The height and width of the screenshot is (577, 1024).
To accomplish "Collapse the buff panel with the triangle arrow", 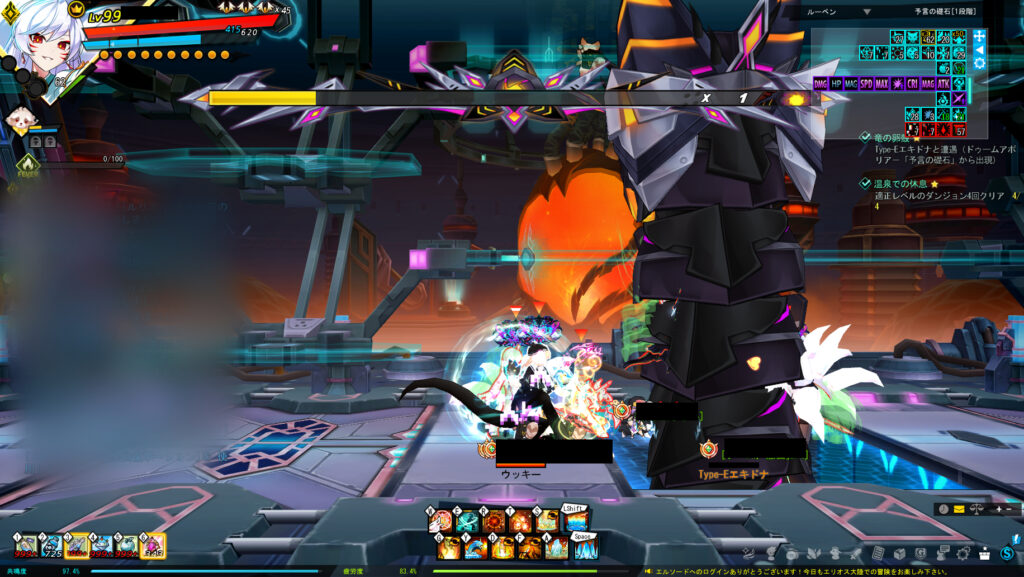I will [979, 49].
